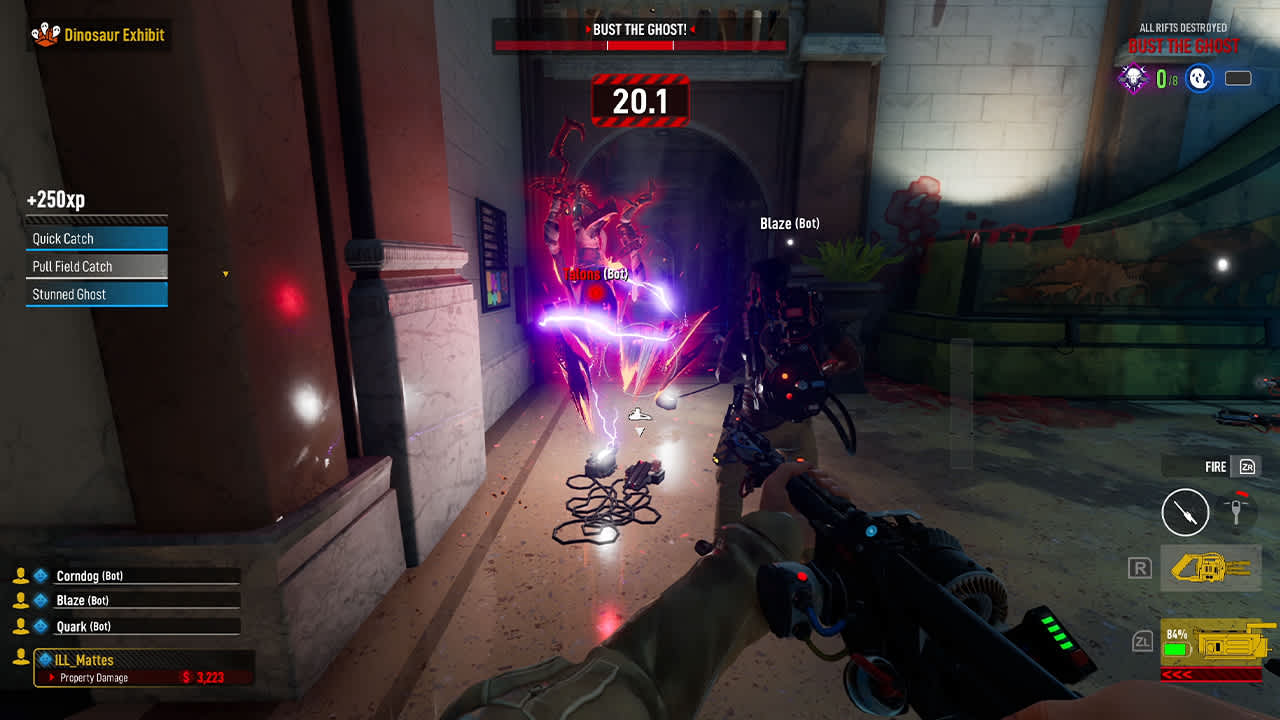Click the 20.1 countdown timer display

coord(640,100)
